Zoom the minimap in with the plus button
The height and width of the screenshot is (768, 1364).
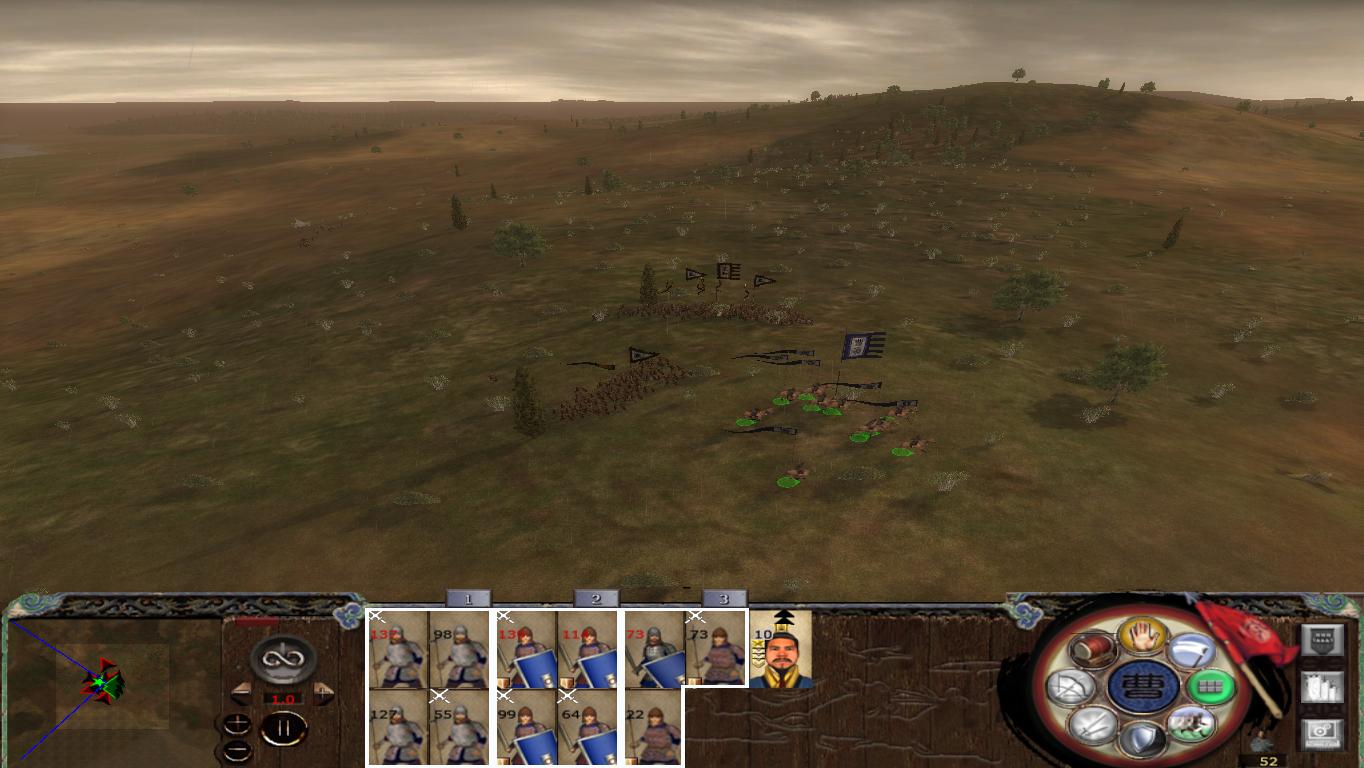point(237,722)
